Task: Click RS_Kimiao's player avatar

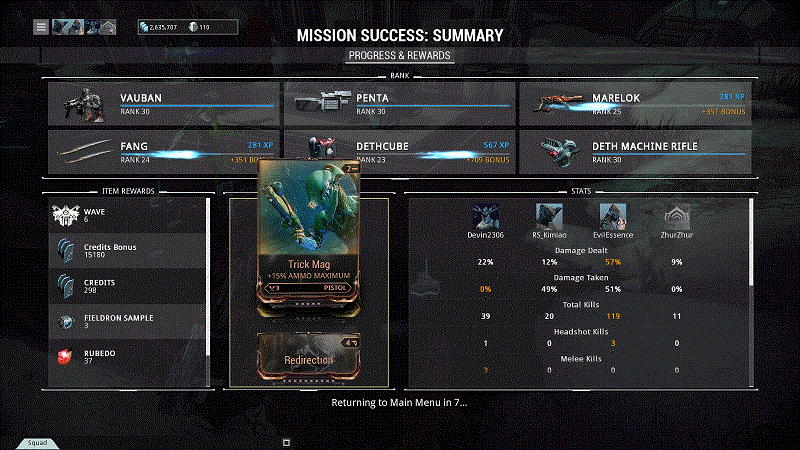Action: click(x=549, y=216)
